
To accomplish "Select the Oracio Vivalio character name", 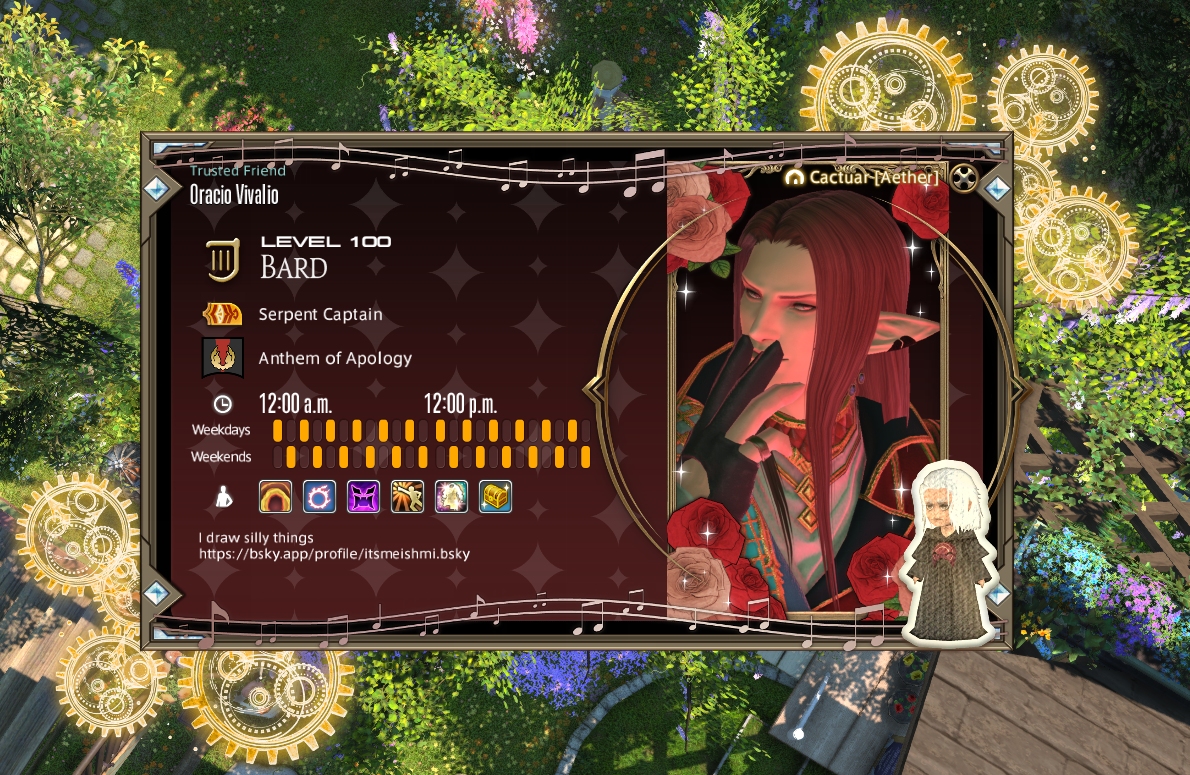I will pos(234,195).
